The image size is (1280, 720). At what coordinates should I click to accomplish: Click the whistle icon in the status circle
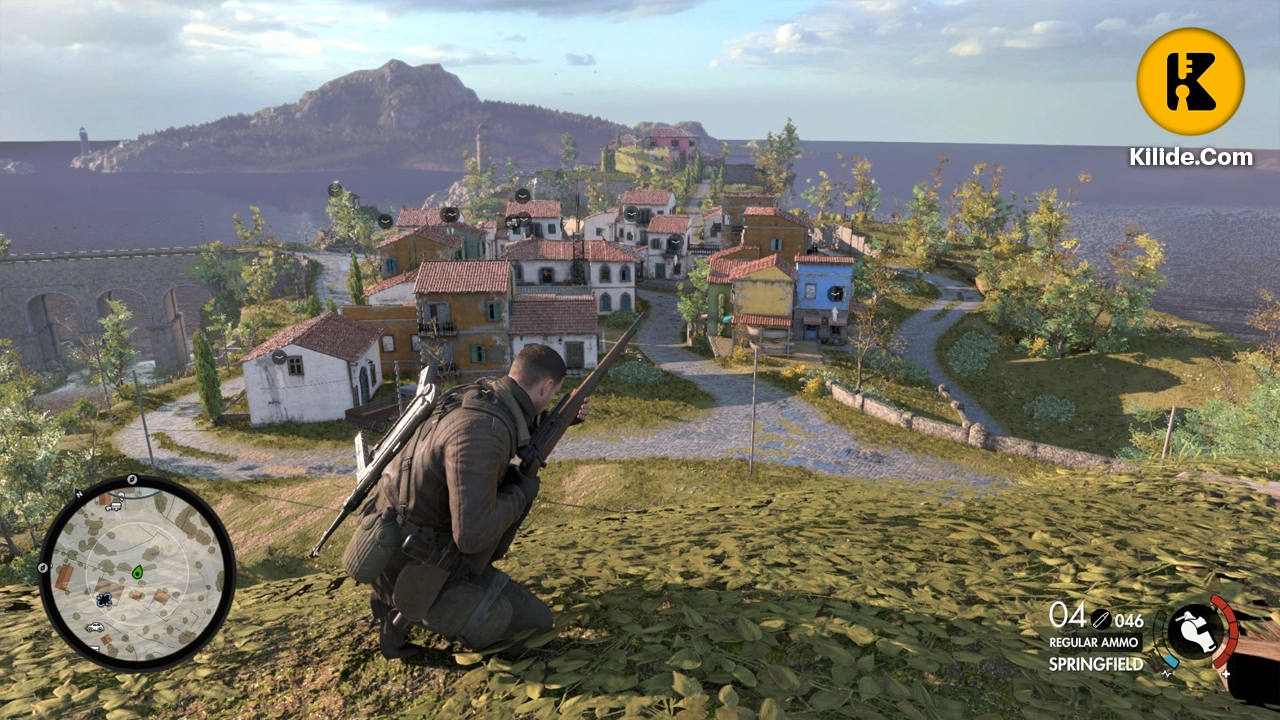[1198, 629]
